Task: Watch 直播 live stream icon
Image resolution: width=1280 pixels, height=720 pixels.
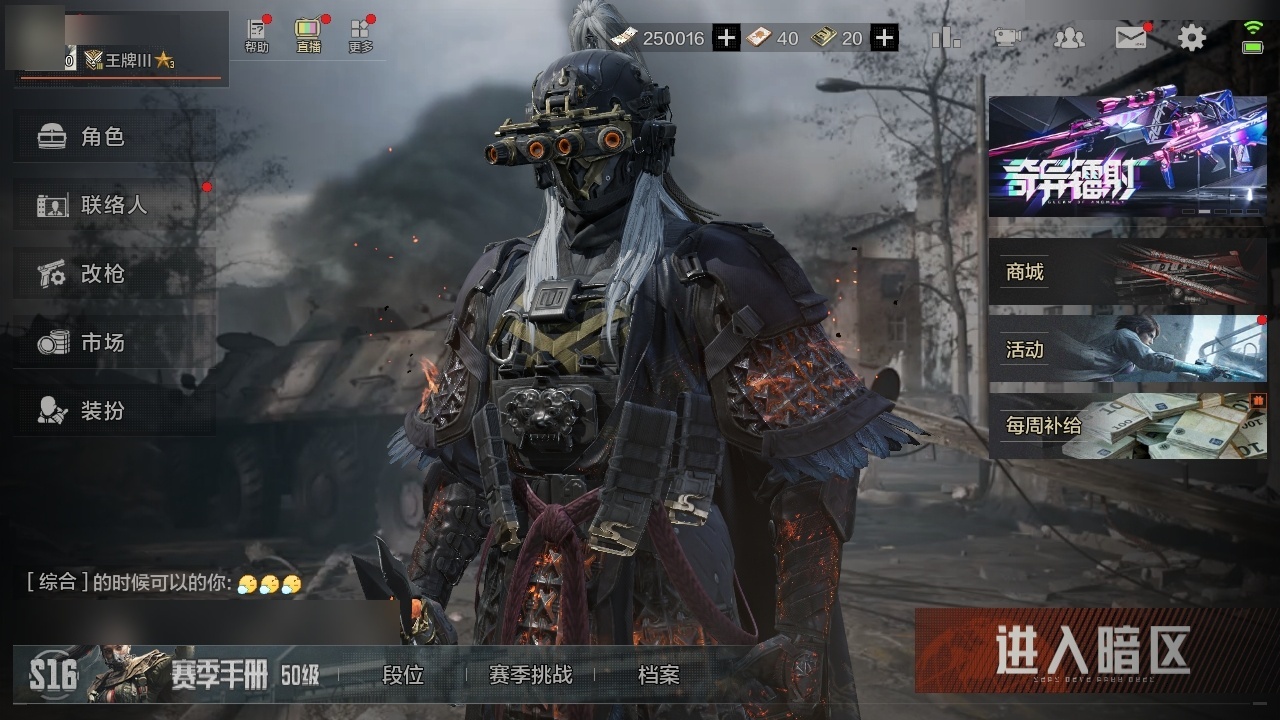Action: (x=308, y=36)
